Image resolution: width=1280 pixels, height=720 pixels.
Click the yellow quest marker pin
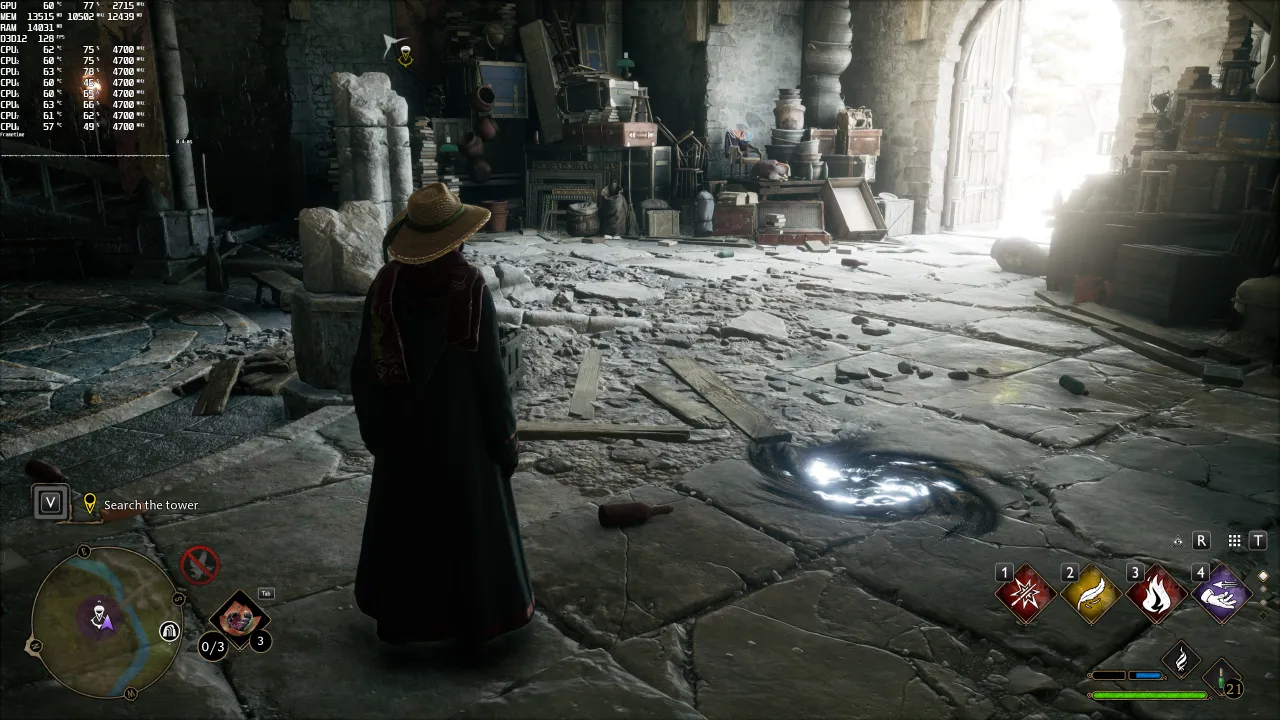(x=91, y=502)
